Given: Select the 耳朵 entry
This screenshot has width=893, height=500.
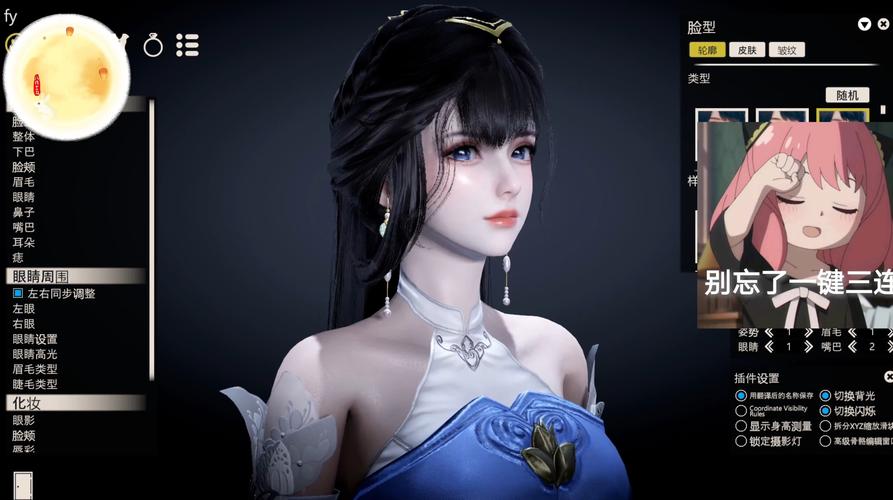Looking at the screenshot, I should (x=23, y=242).
